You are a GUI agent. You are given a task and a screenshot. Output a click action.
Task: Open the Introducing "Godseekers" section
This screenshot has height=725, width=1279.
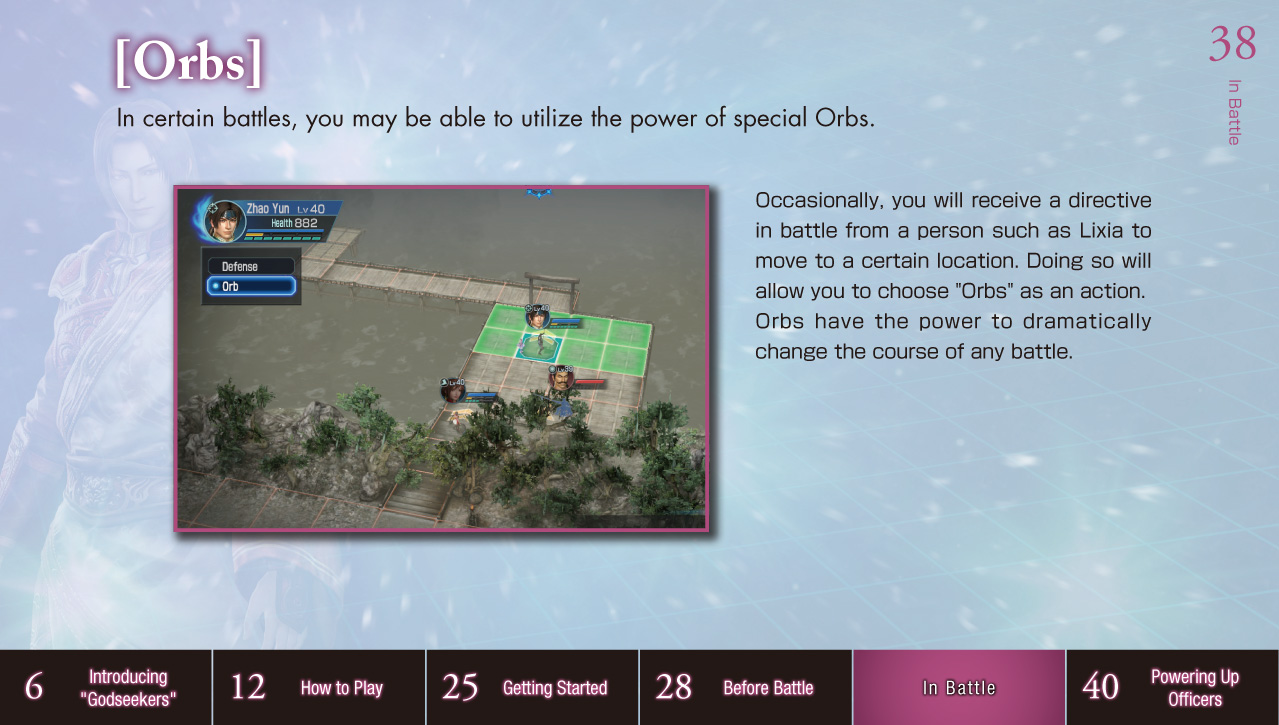pos(106,688)
